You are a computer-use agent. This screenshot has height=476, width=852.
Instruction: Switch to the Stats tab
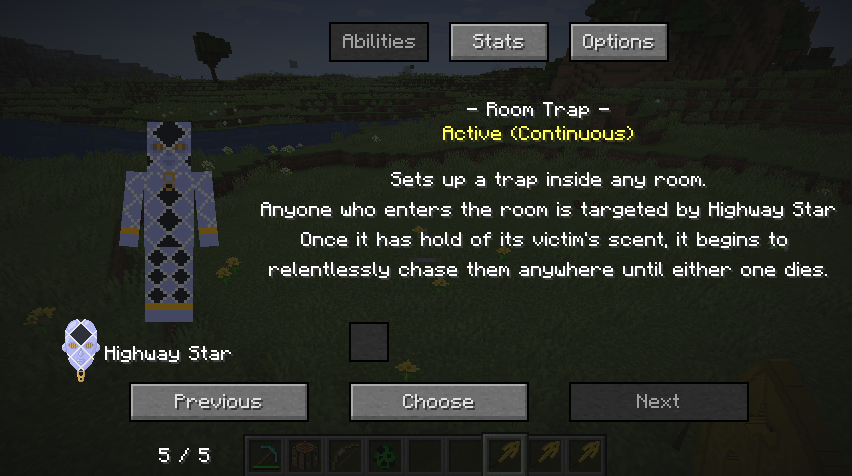(499, 42)
